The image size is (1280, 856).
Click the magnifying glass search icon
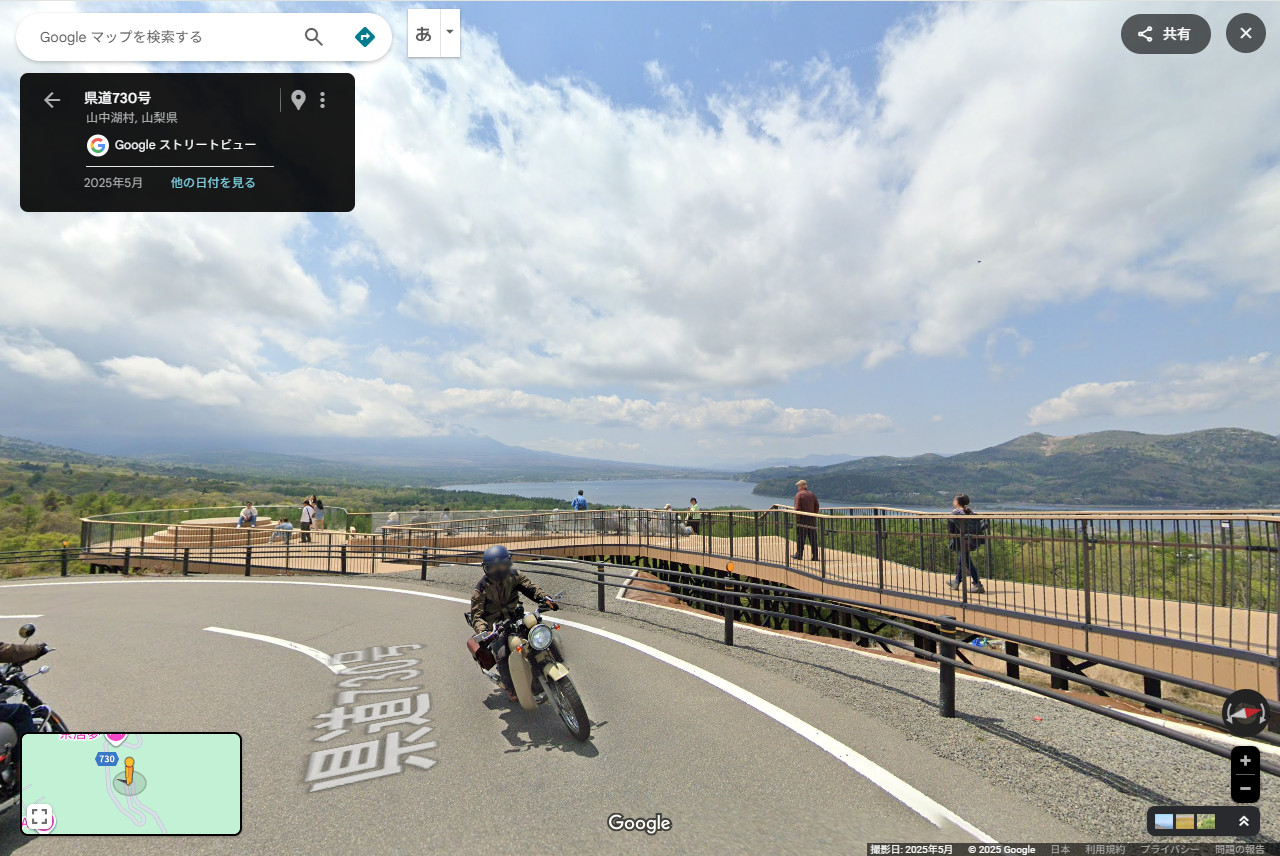(x=314, y=37)
